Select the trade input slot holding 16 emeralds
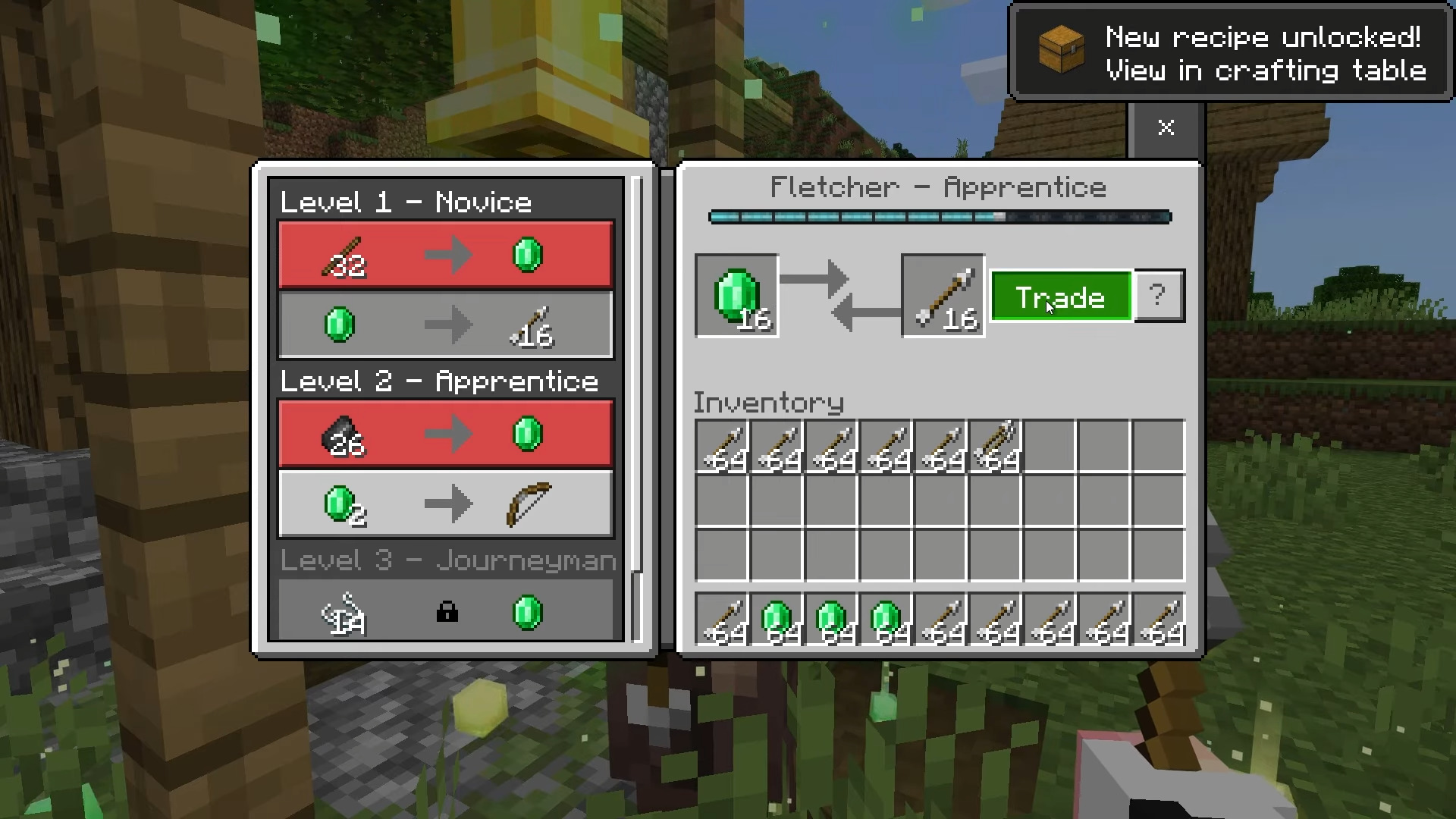This screenshot has height=819, width=1456. tap(737, 296)
